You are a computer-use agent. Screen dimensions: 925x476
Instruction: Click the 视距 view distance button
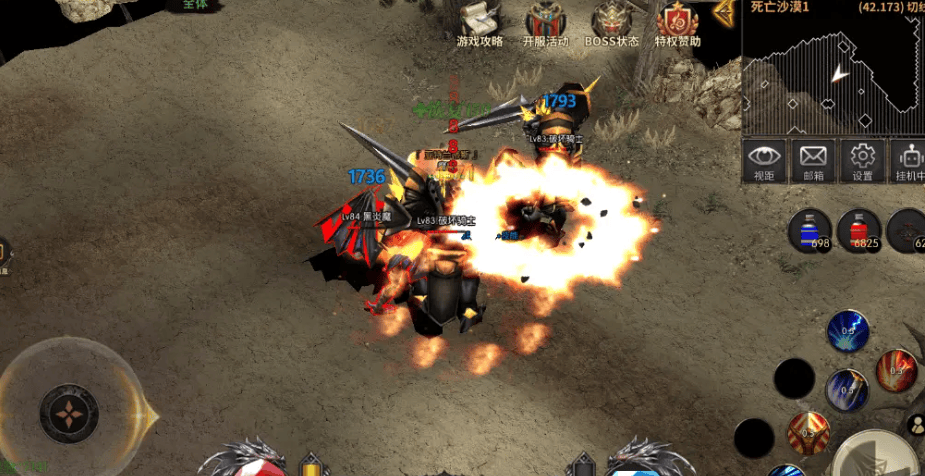coord(764,160)
